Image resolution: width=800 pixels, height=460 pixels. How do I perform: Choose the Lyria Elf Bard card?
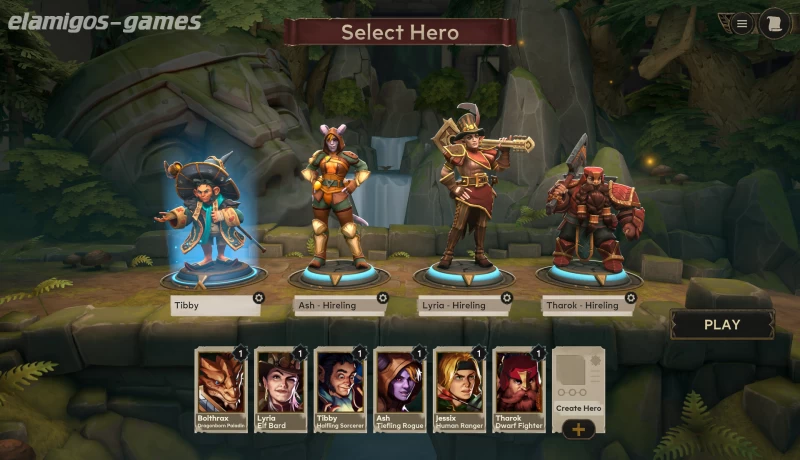click(280, 390)
